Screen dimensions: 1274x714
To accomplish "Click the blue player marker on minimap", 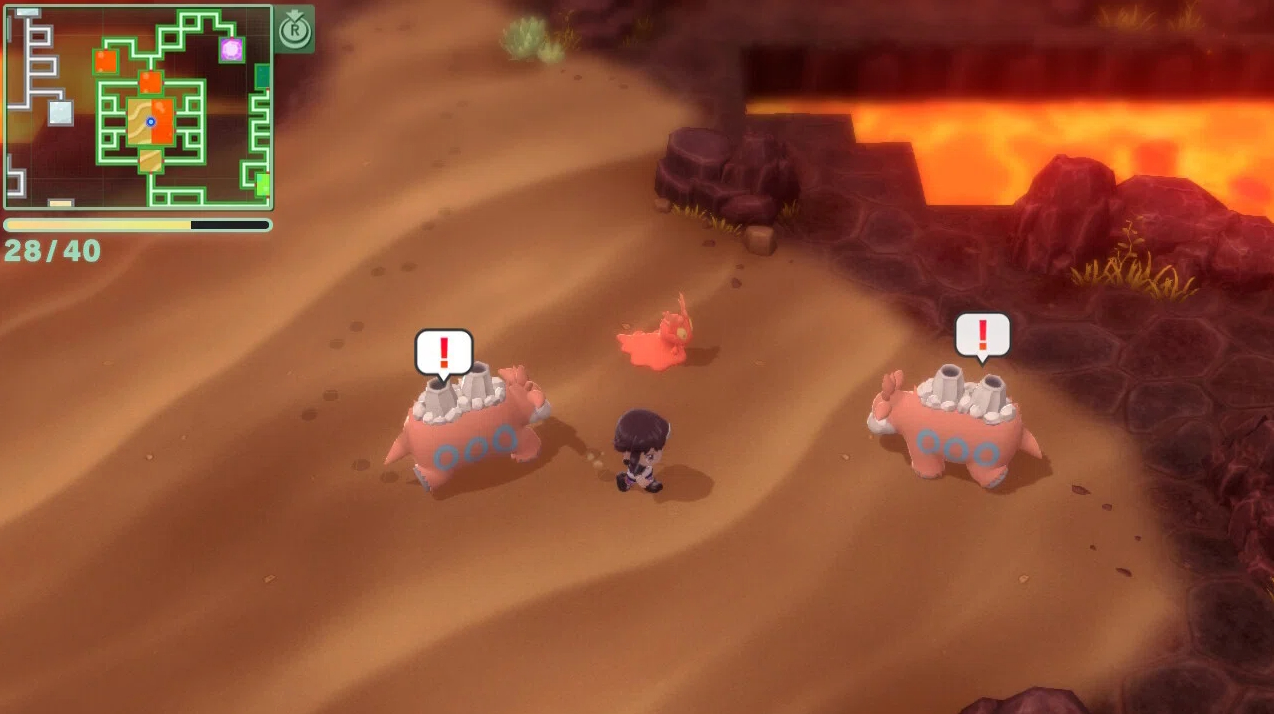I will pos(151,122).
